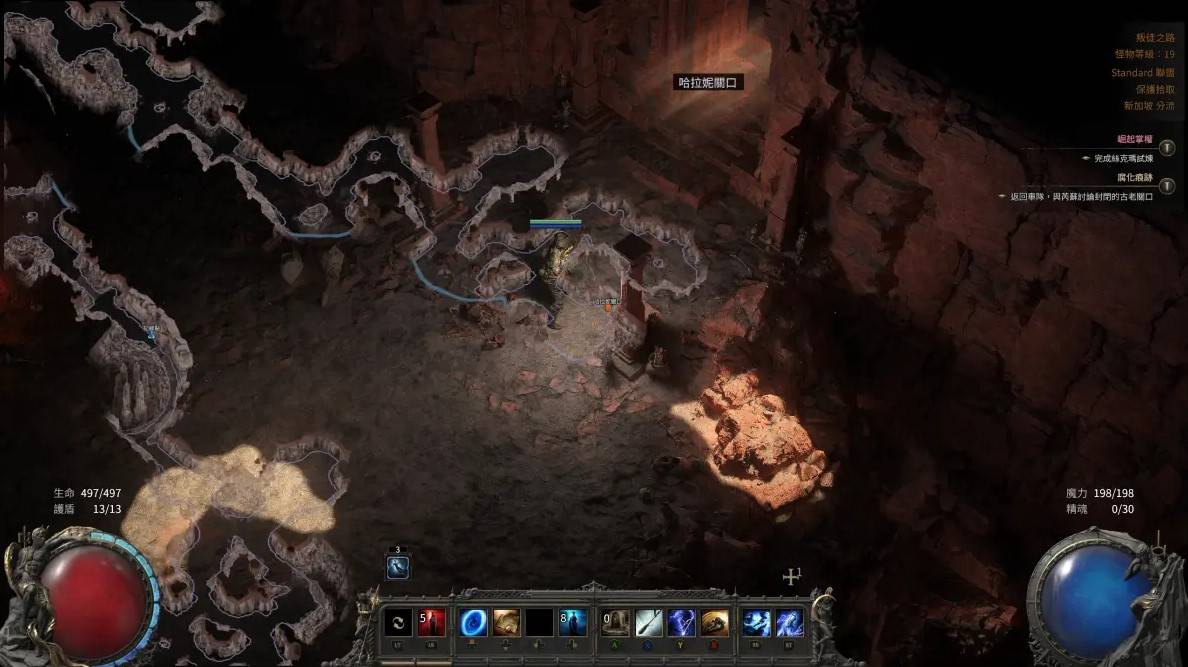This screenshot has height=667, width=1188.
Task: Trigger the blue robed figure skill
Action: 573,623
